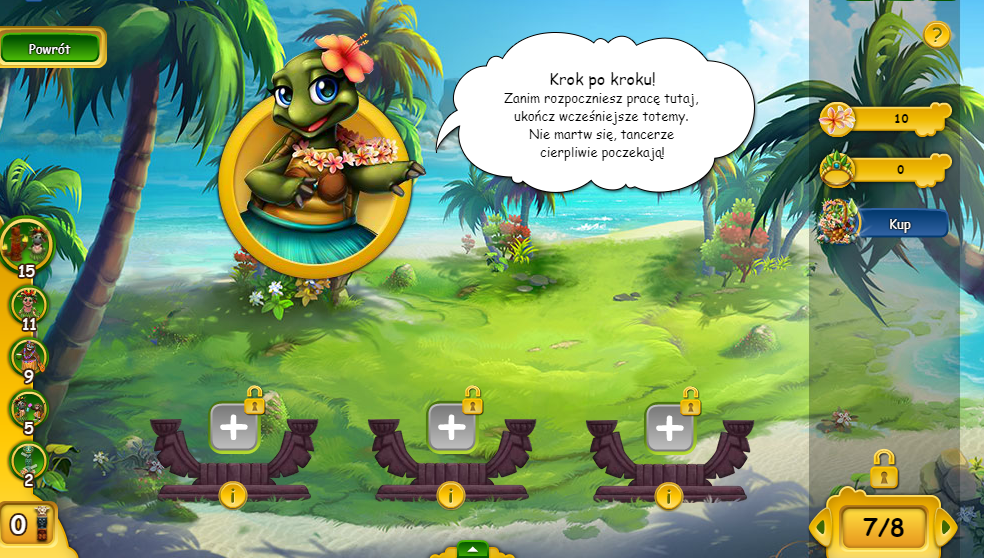Click the padlock above the 7/8 page counter
Viewport: 984px width, 558px height.
883,469
